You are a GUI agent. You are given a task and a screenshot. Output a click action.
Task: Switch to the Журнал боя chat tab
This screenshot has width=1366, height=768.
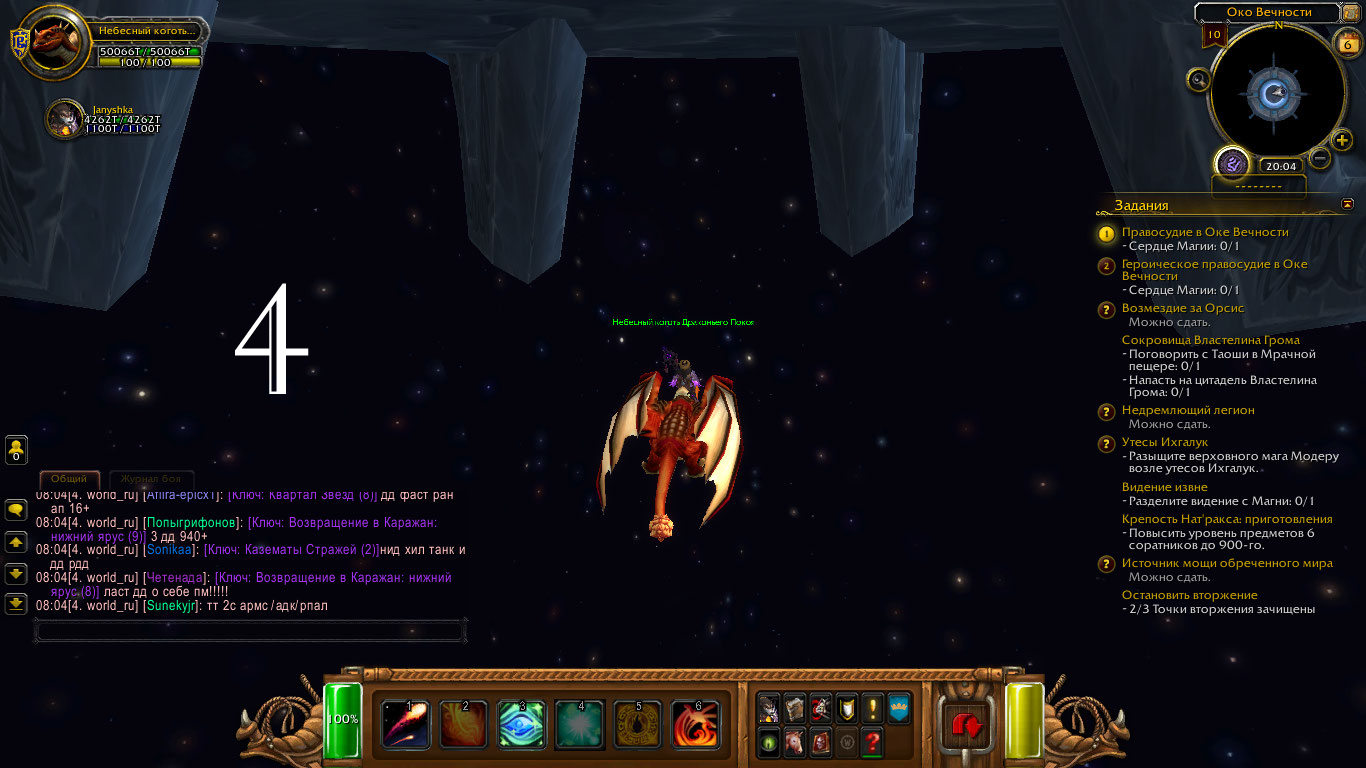pos(151,479)
